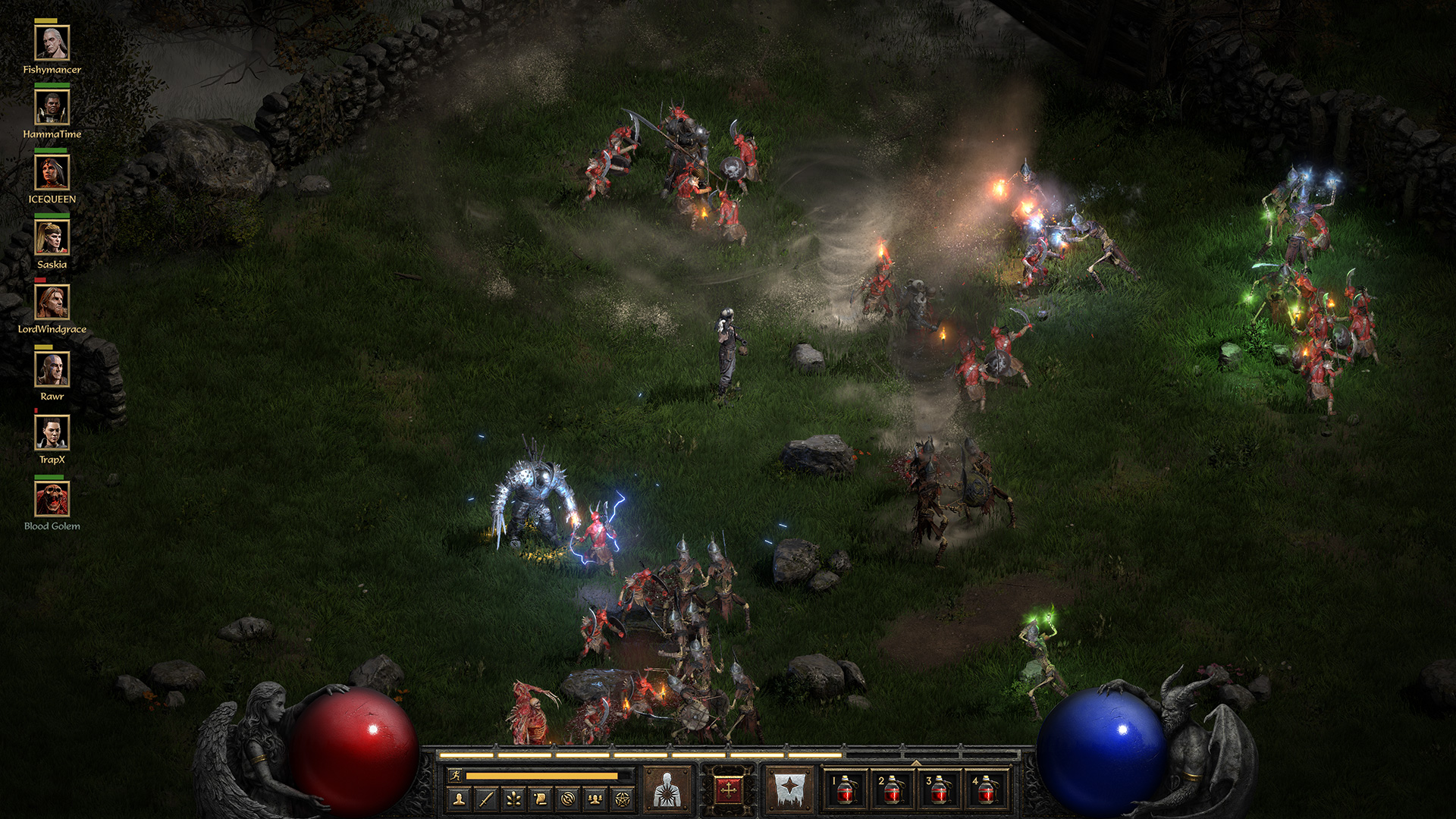Image resolution: width=1456 pixels, height=819 pixels.
Task: Select the white banner right skill icon
Action: pyautogui.click(x=791, y=789)
